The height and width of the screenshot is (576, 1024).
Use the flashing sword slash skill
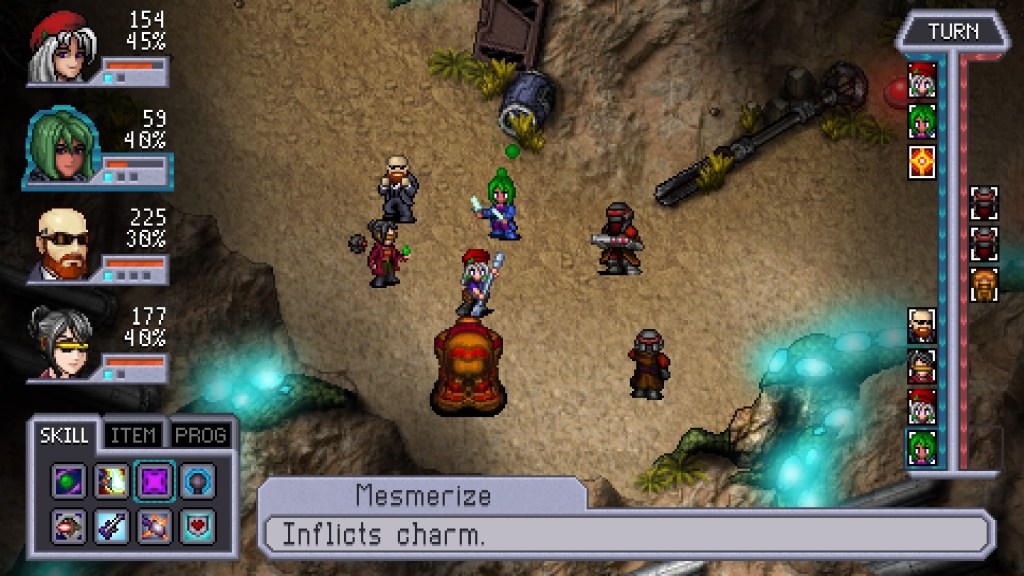pos(111,482)
